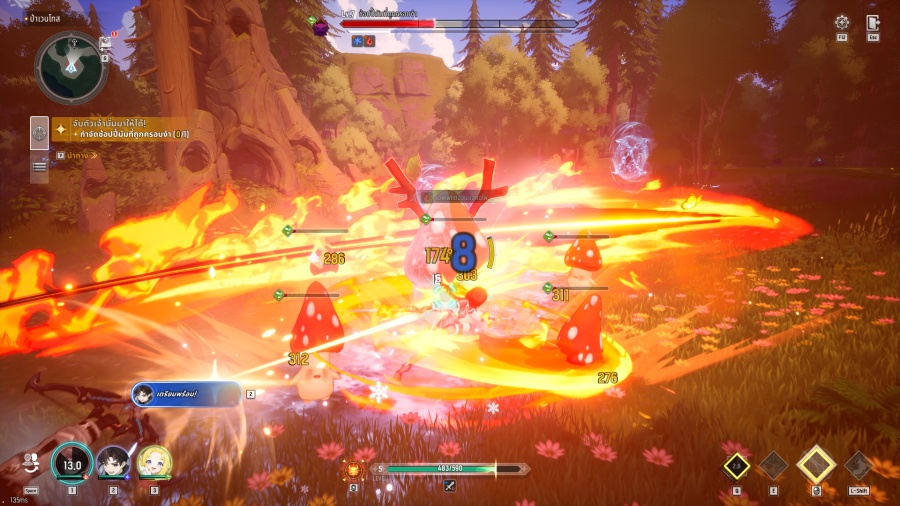Click the party swap icon with two figures
900x506 pixels.
pyautogui.click(x=30, y=463)
